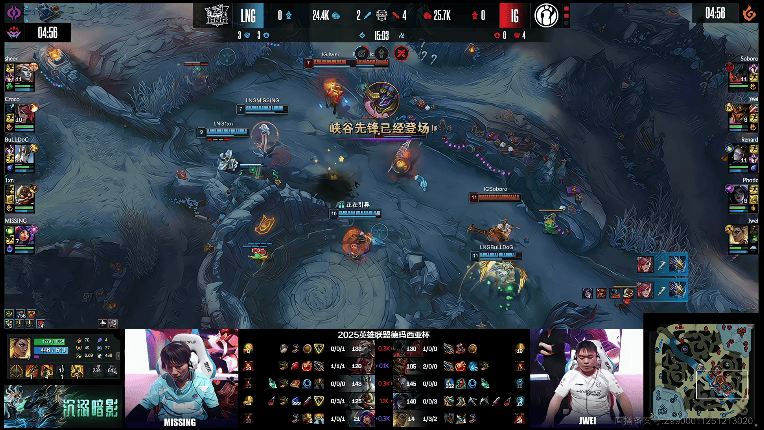Click the 2025 tournament scoreboard title
Image resolution: width=764 pixels, height=430 pixels.
point(381,335)
